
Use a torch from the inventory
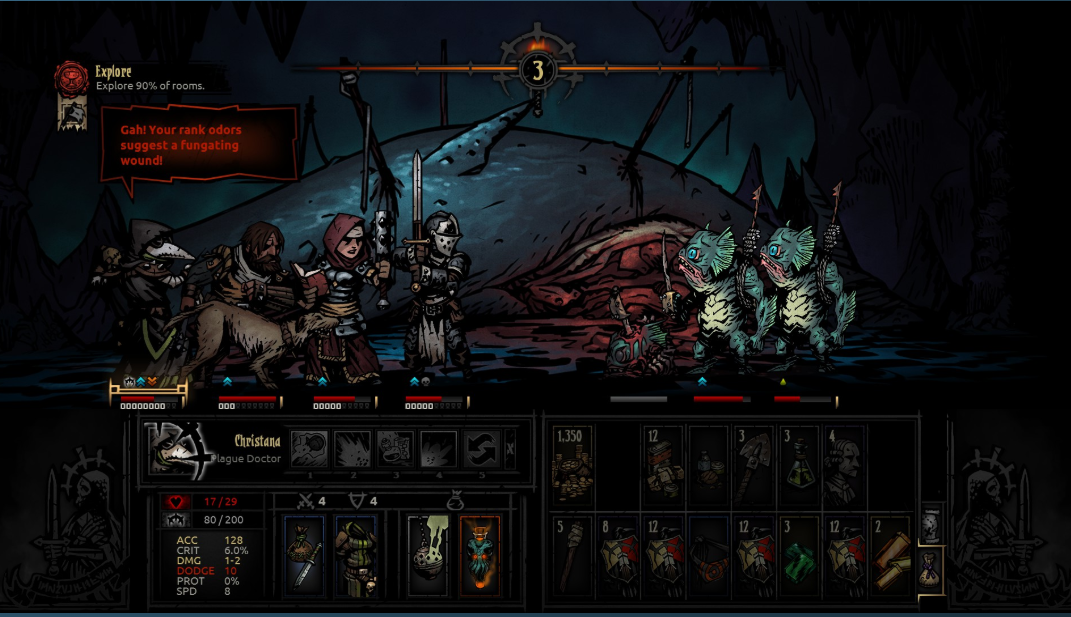pos(572,556)
